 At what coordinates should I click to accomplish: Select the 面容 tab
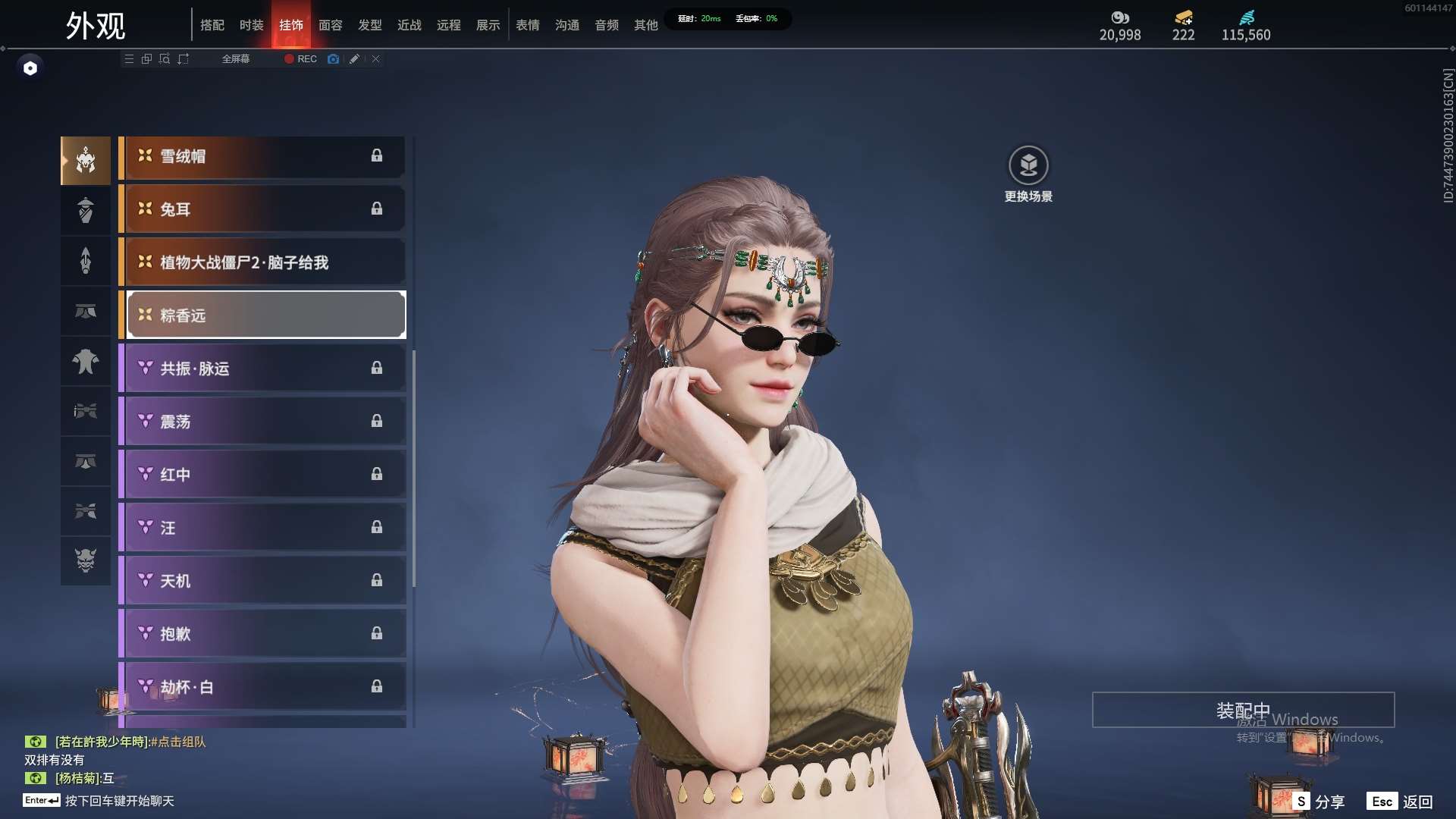point(330,25)
